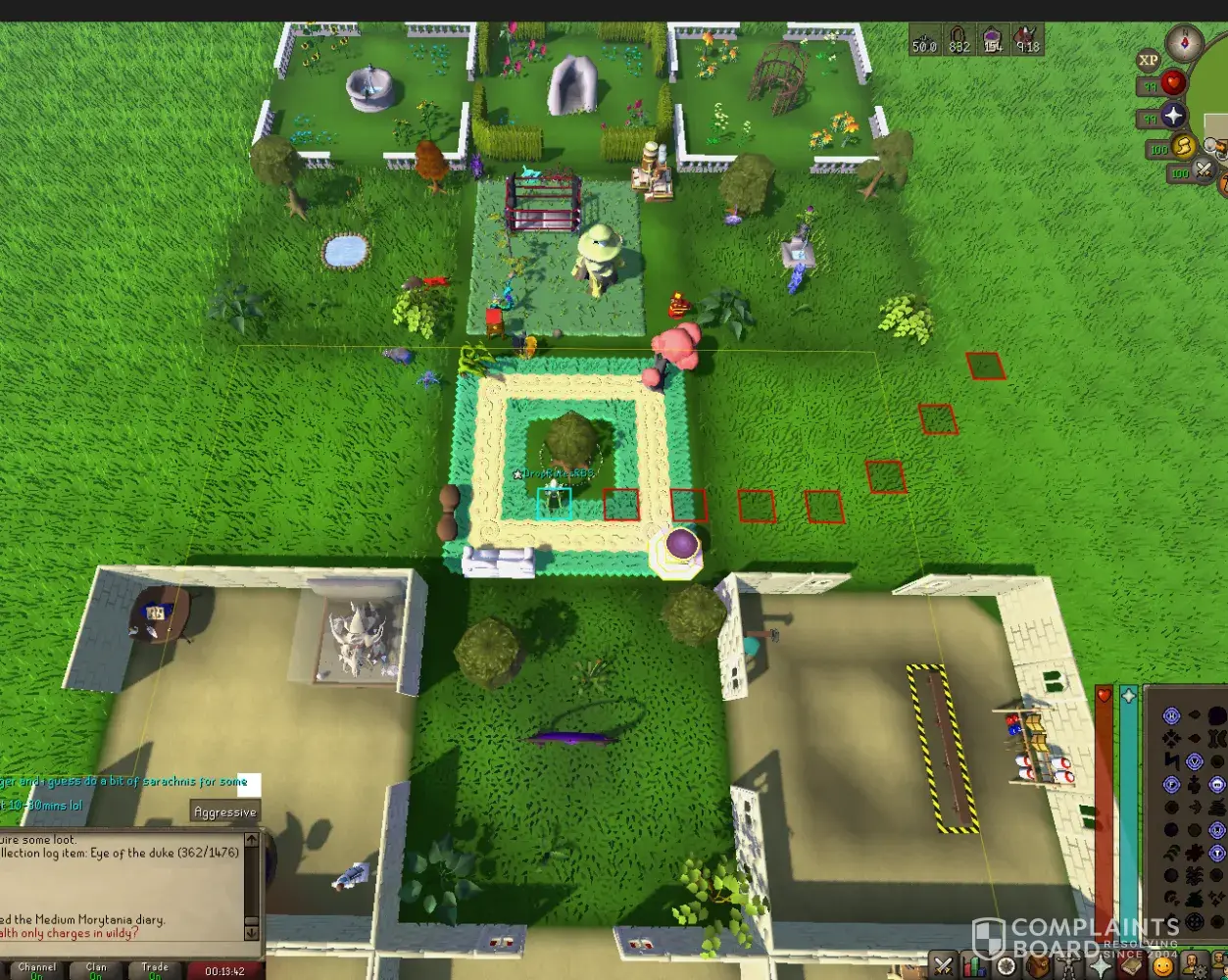Viewport: 1228px width, 980px height.
Task: Toggle the Clan chat filter
Action: coord(96,970)
